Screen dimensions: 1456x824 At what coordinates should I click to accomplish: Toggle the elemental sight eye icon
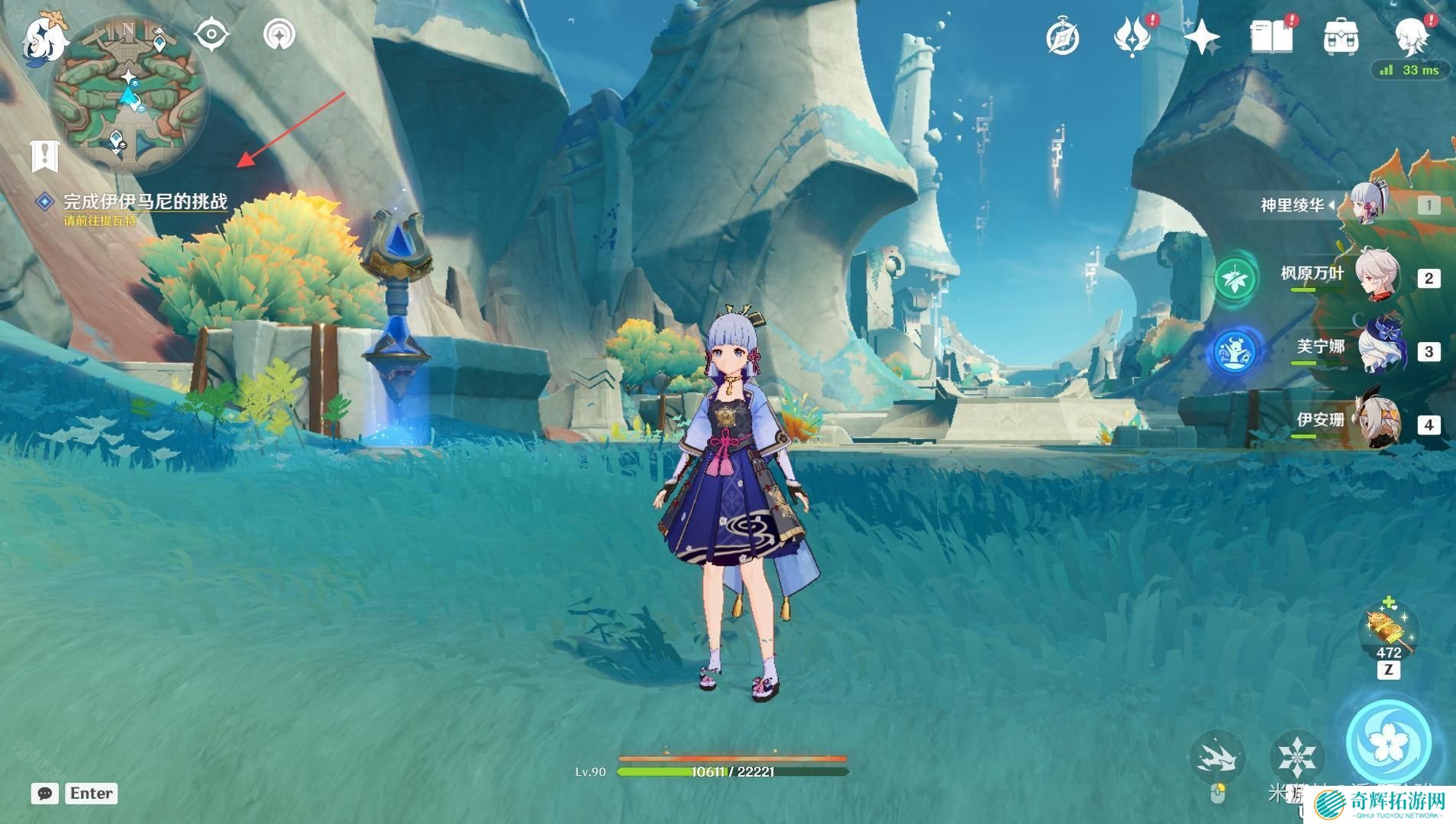coord(211,34)
